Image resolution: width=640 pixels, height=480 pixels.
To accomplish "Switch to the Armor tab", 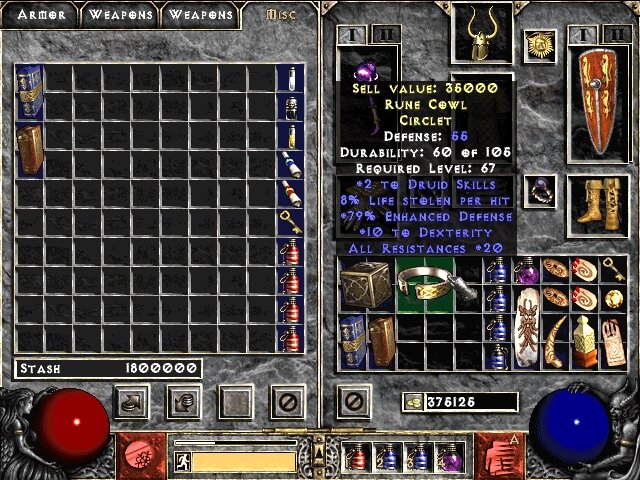I will click(x=40, y=15).
